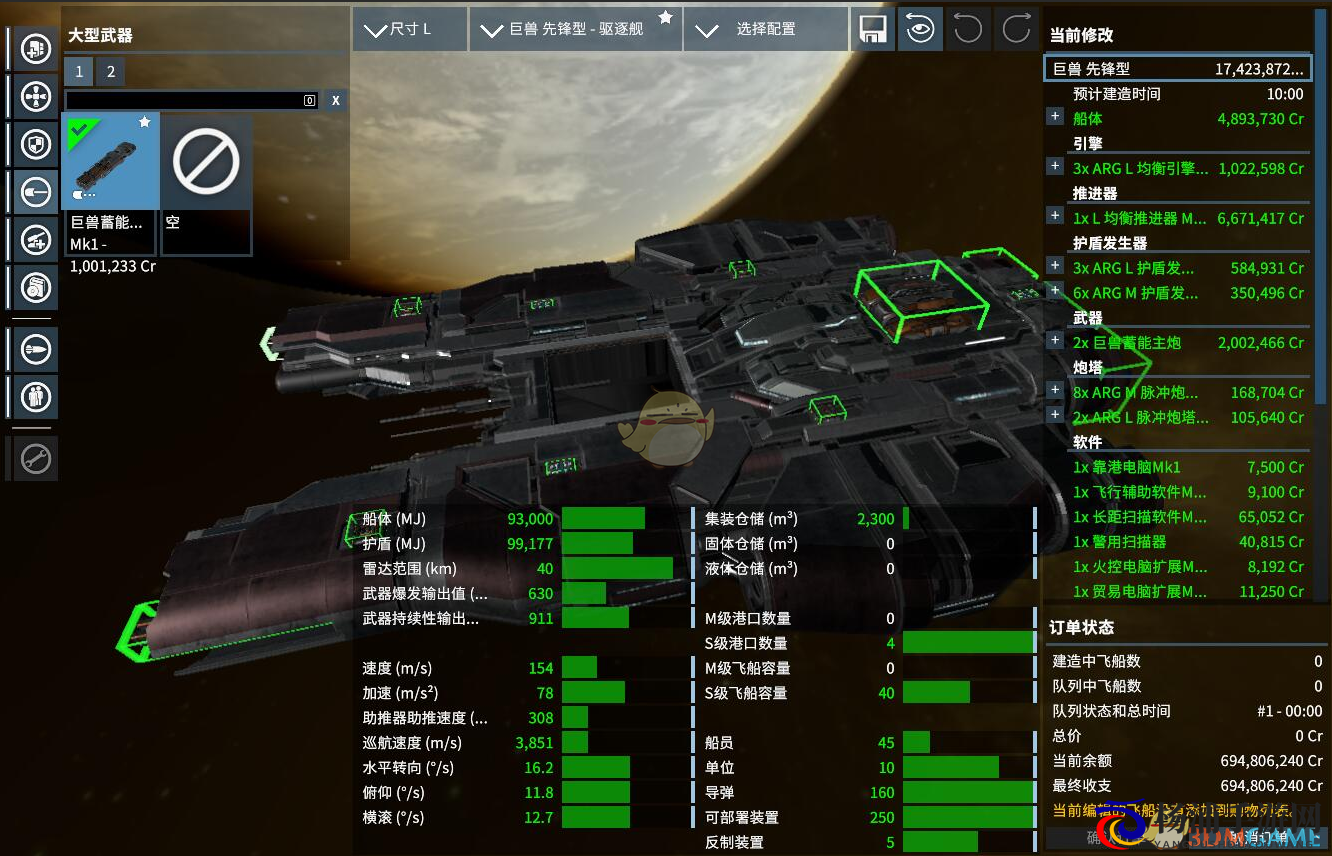This screenshot has width=1332, height=856.
Task: Save loadout with the floppy disk button
Action: (x=871, y=29)
